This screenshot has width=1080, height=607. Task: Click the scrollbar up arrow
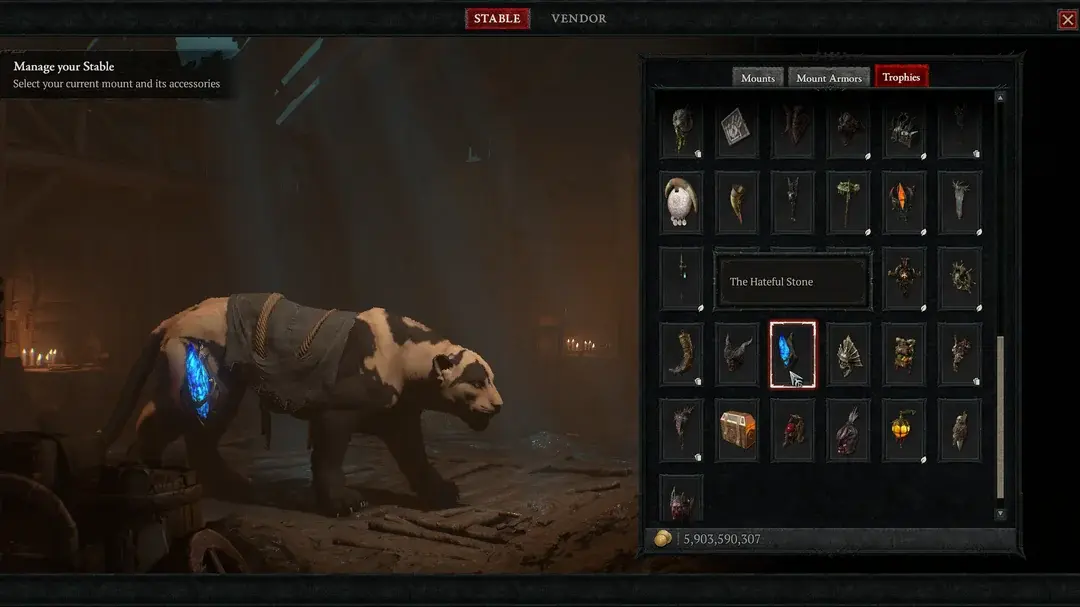click(x=1000, y=97)
